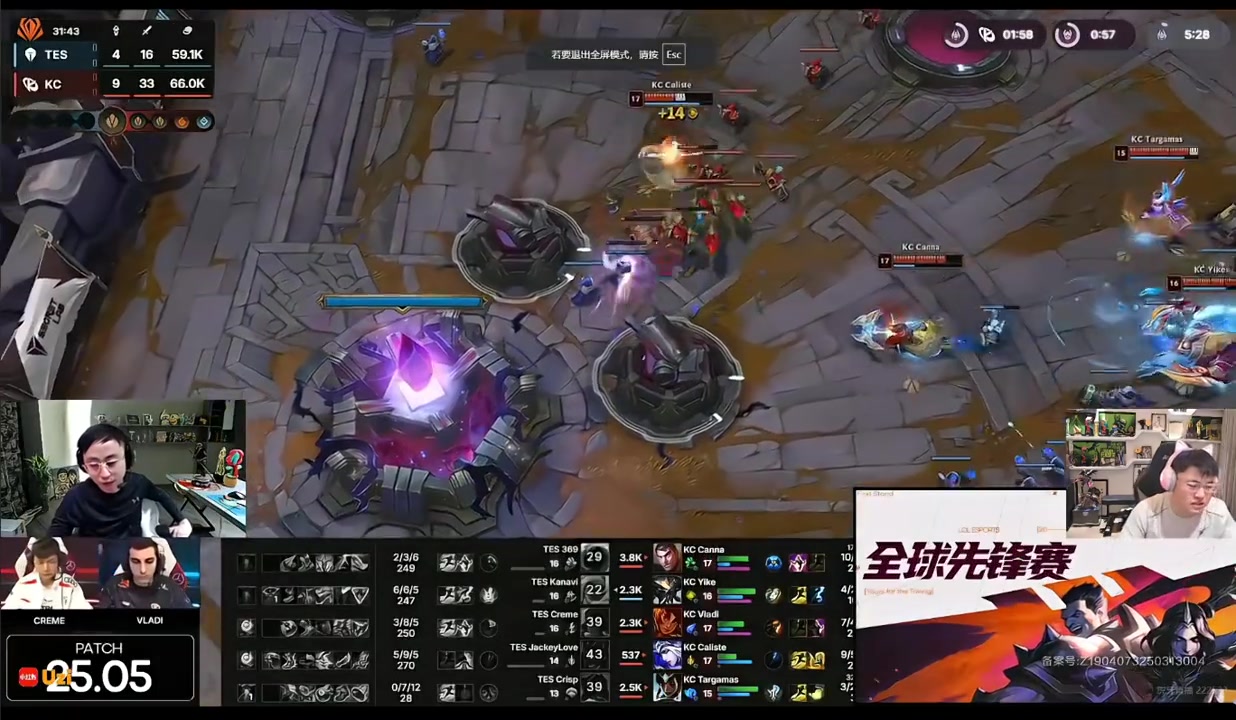Click TES Crisp's scoreboard name

(x=557, y=680)
